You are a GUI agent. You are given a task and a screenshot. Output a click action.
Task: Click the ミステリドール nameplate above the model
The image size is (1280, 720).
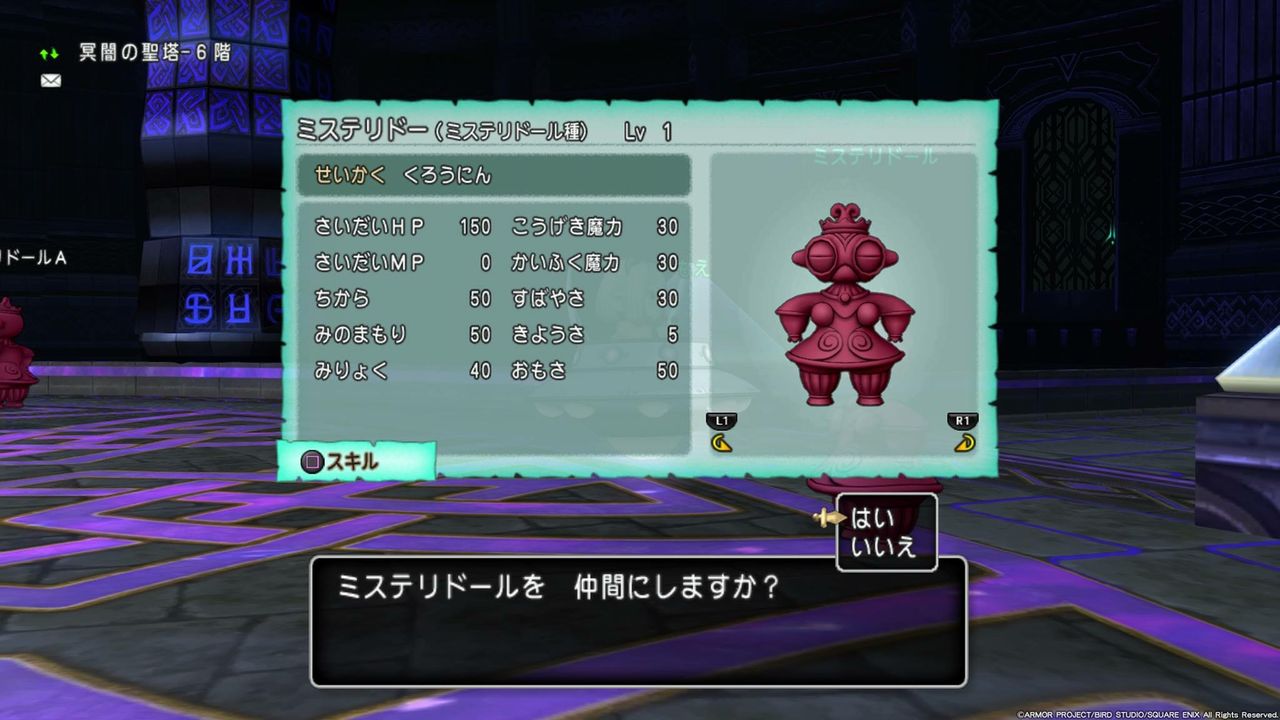click(874, 158)
